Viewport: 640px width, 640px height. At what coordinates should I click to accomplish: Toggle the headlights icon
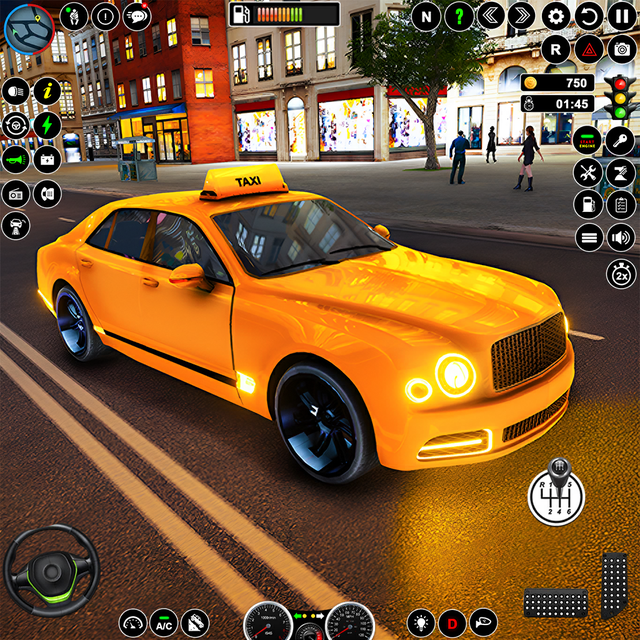click(x=15, y=90)
